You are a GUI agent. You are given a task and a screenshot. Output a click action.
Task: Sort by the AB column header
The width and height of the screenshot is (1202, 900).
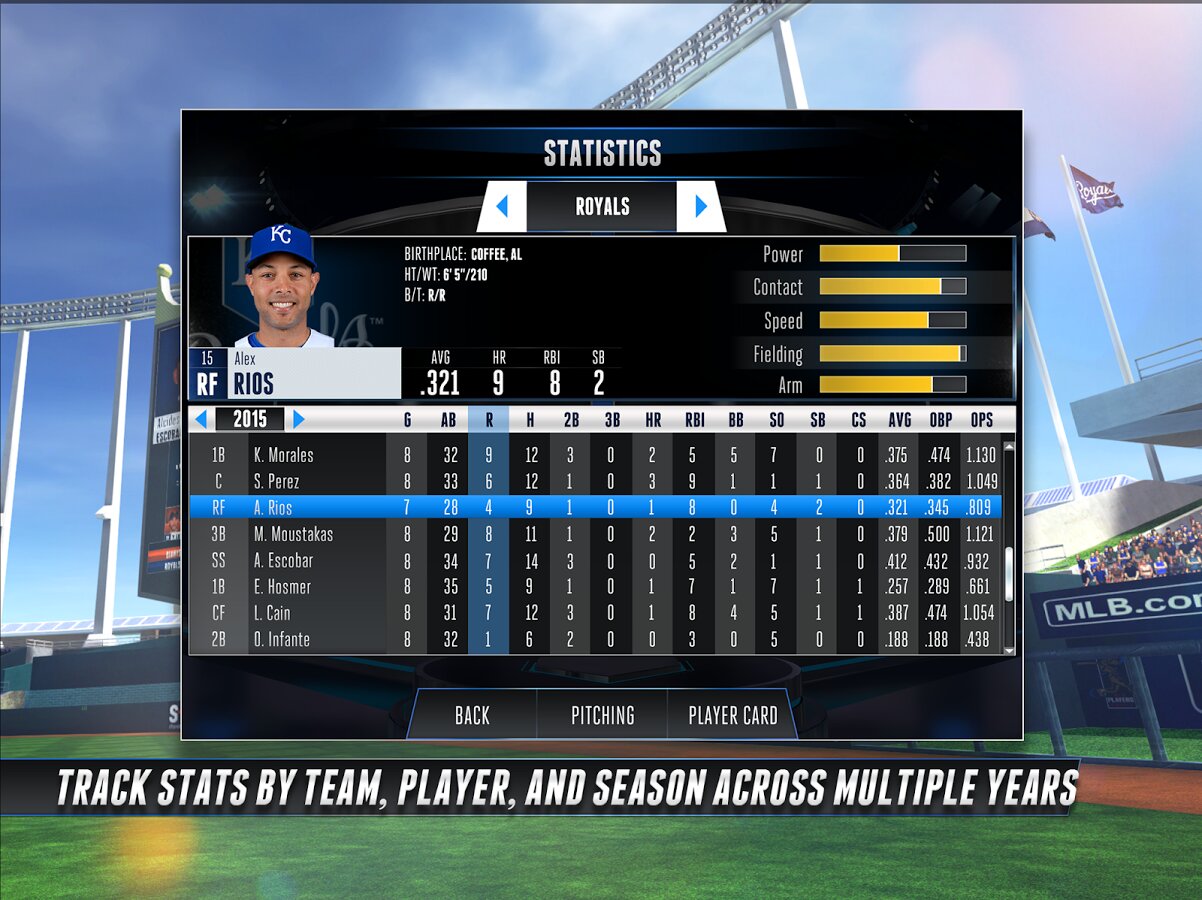[x=448, y=421]
